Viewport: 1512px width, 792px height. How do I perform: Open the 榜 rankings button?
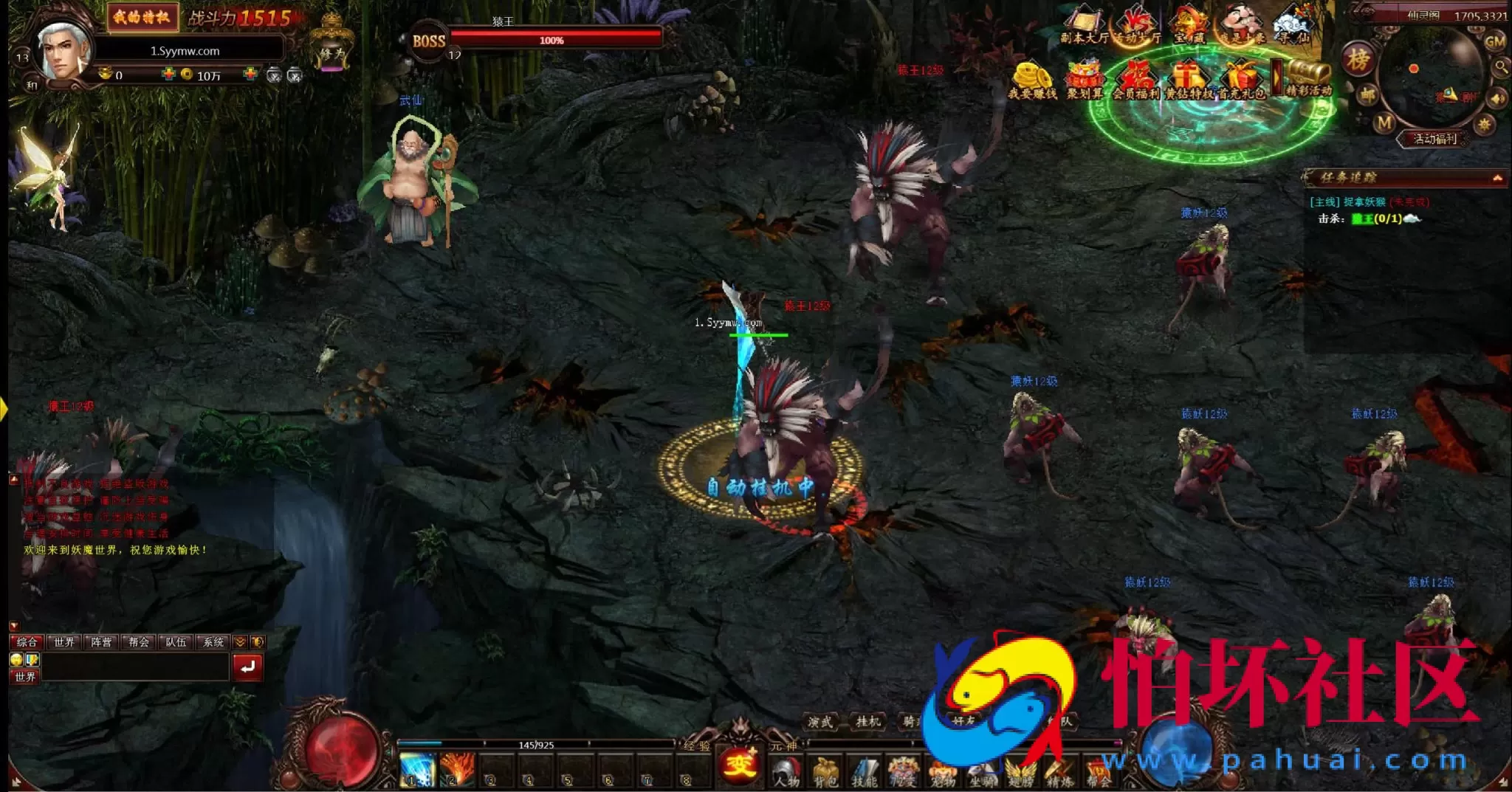pos(1358,60)
